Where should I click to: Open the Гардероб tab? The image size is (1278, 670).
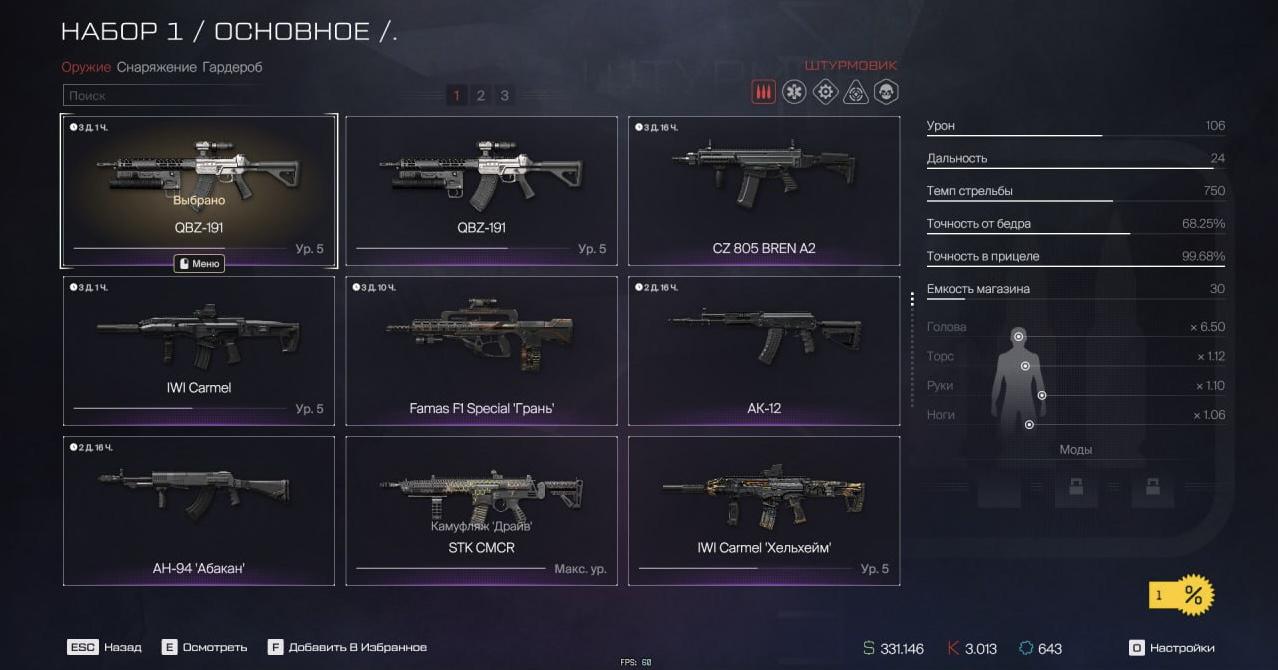pyautogui.click(x=232, y=67)
